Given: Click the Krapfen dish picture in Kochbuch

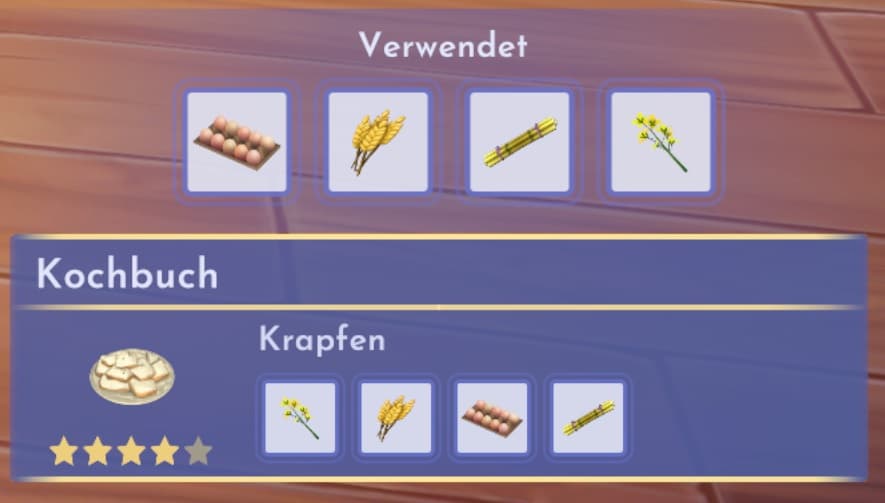Looking at the screenshot, I should [x=131, y=376].
